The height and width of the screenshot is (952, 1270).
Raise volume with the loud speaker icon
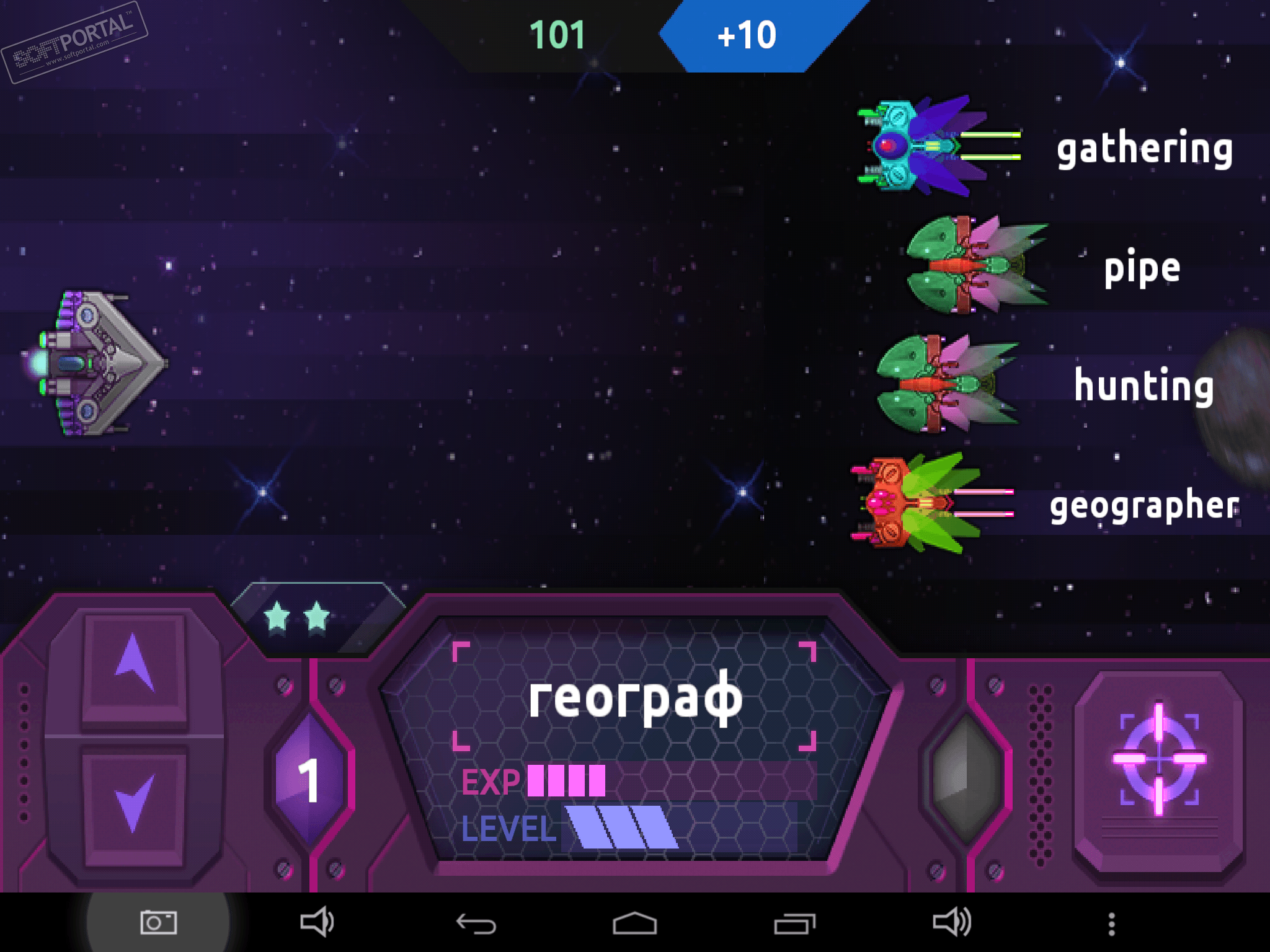952,922
